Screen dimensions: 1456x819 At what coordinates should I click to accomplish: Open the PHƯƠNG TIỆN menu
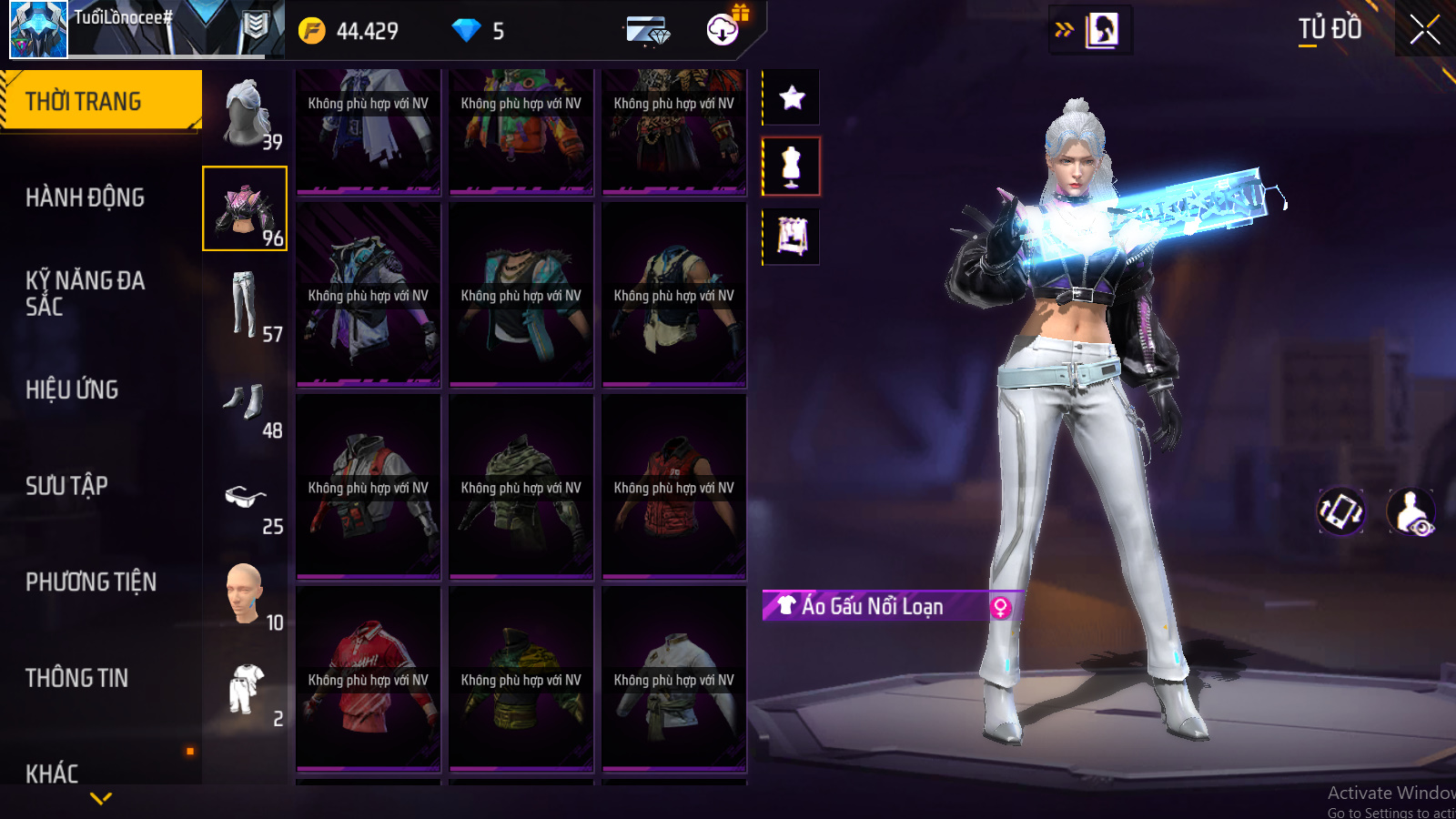point(91,581)
